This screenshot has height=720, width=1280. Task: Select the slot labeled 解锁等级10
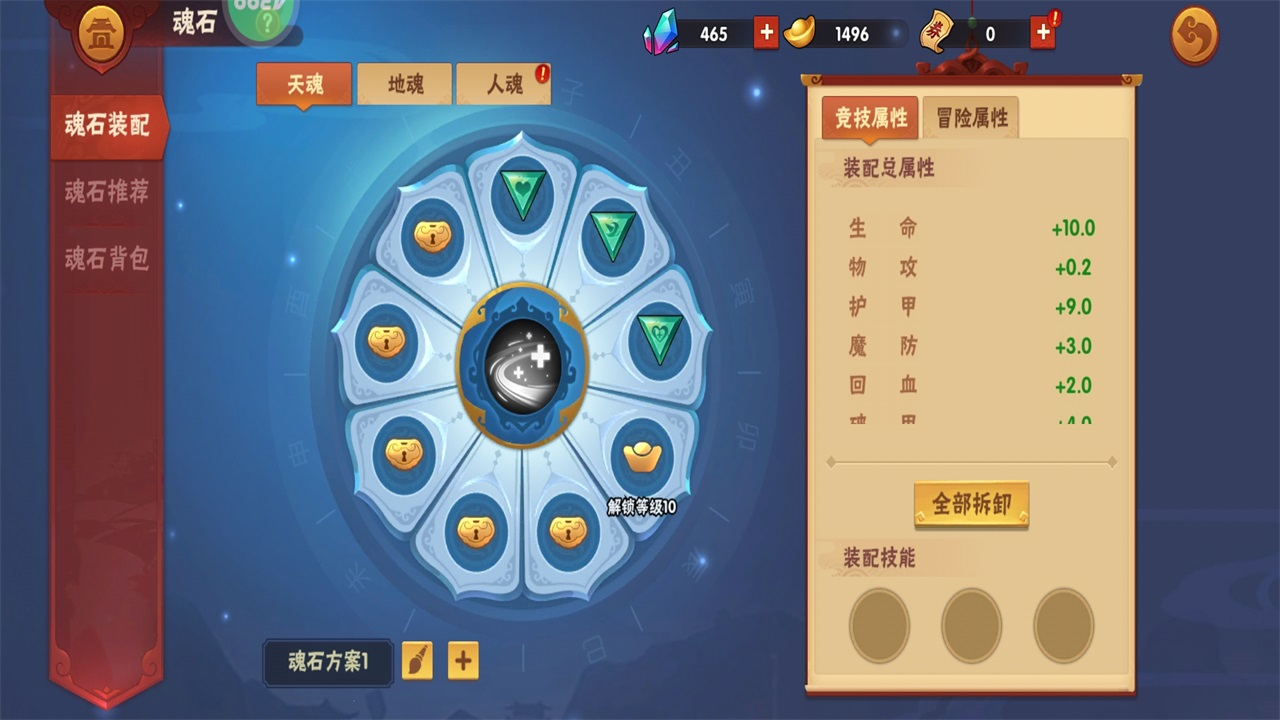(x=642, y=460)
